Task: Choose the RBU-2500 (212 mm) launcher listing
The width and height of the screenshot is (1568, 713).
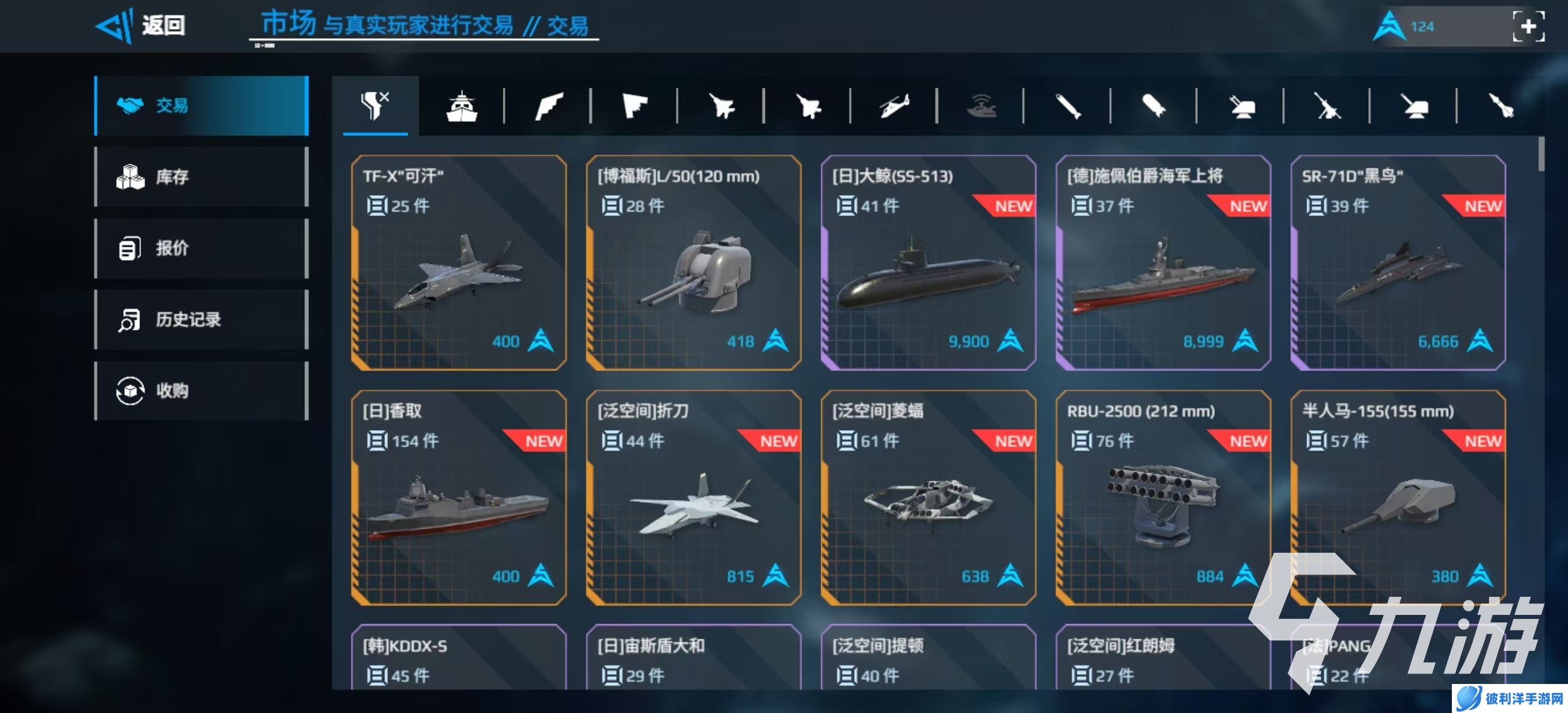Action: [1163, 498]
